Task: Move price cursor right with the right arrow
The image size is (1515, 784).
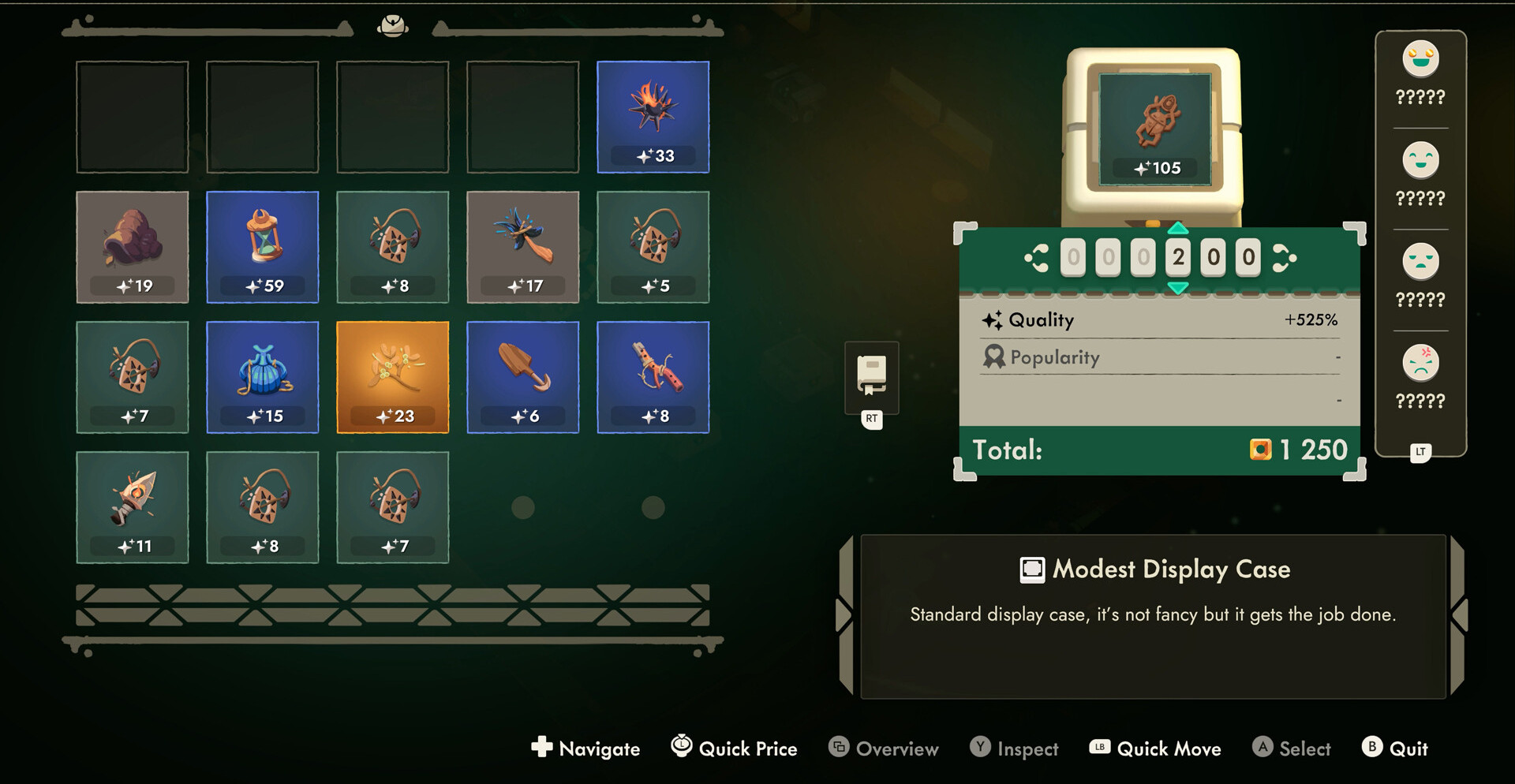Action: [1284, 258]
